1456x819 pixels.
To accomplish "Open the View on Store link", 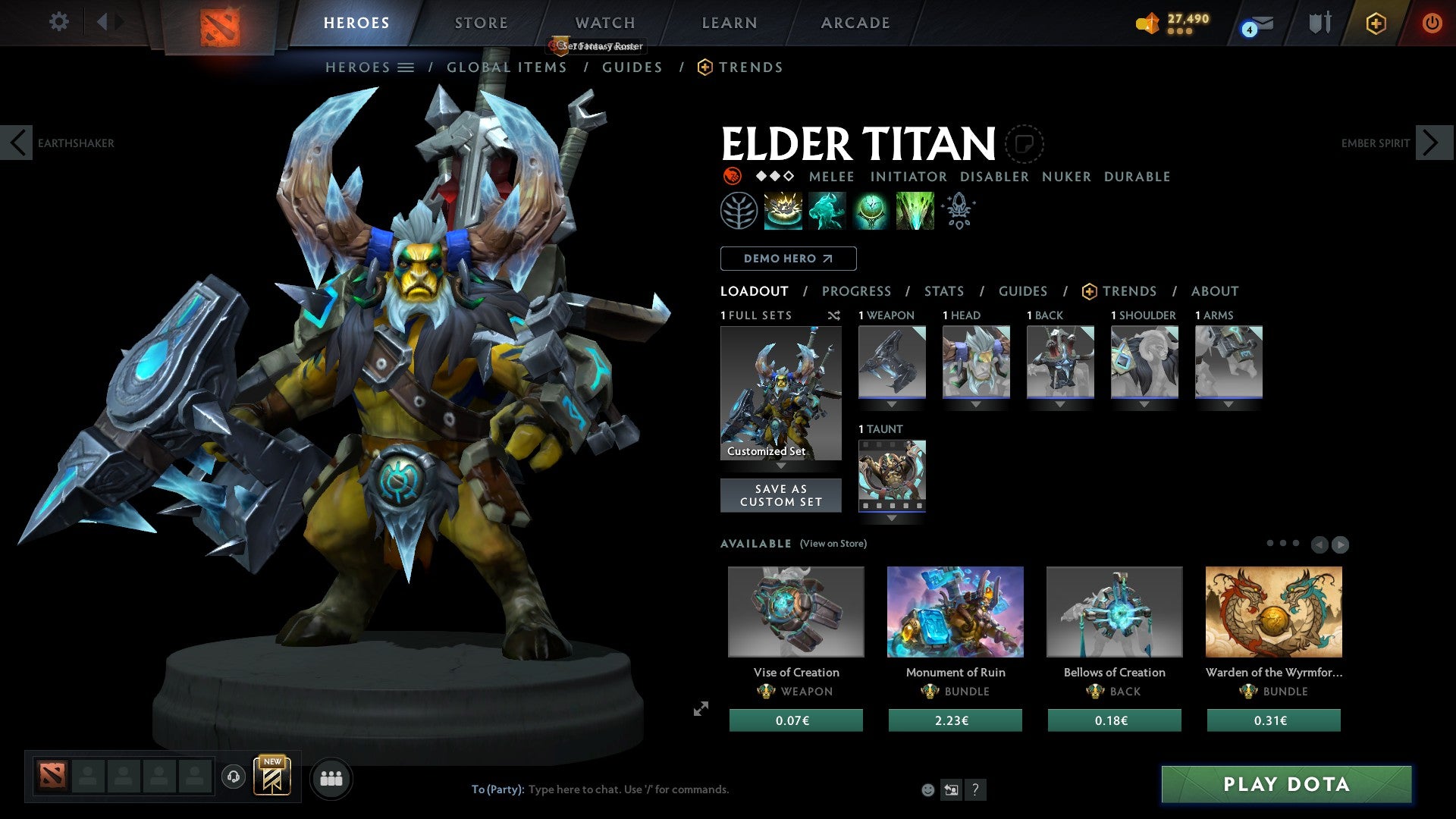I will [x=832, y=544].
